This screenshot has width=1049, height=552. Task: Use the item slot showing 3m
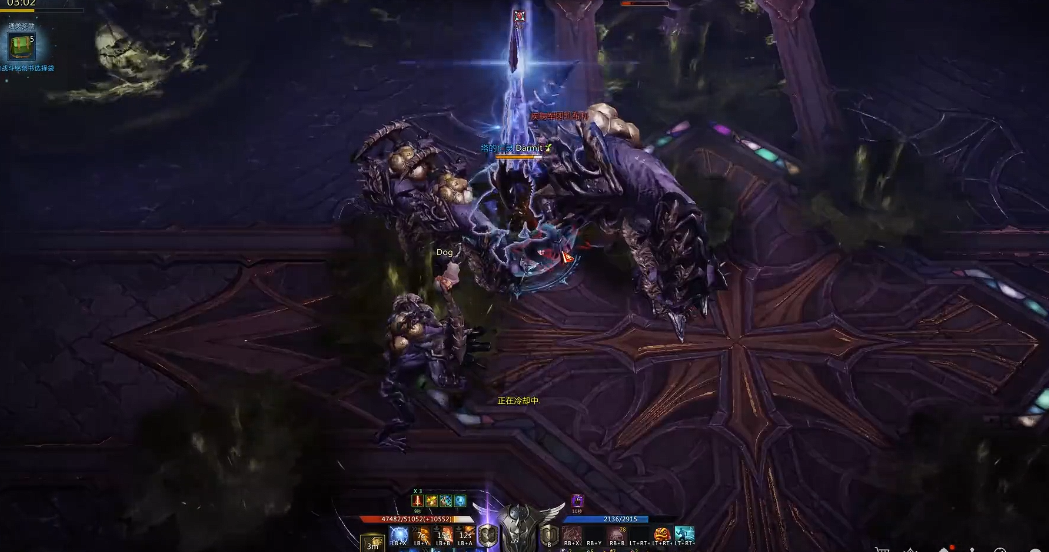[x=371, y=542]
